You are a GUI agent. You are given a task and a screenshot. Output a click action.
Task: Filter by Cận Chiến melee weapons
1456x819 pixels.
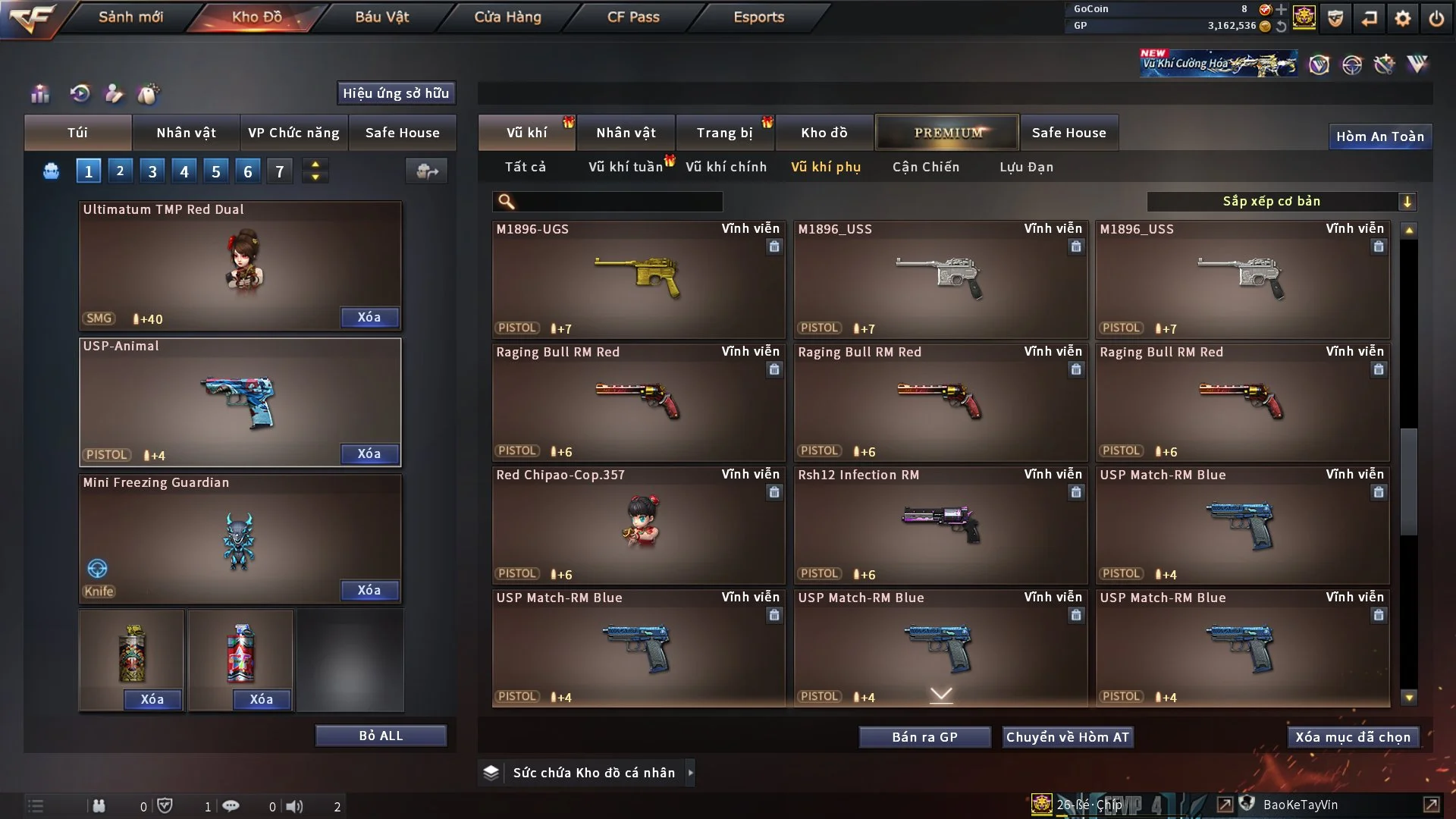[x=925, y=167]
